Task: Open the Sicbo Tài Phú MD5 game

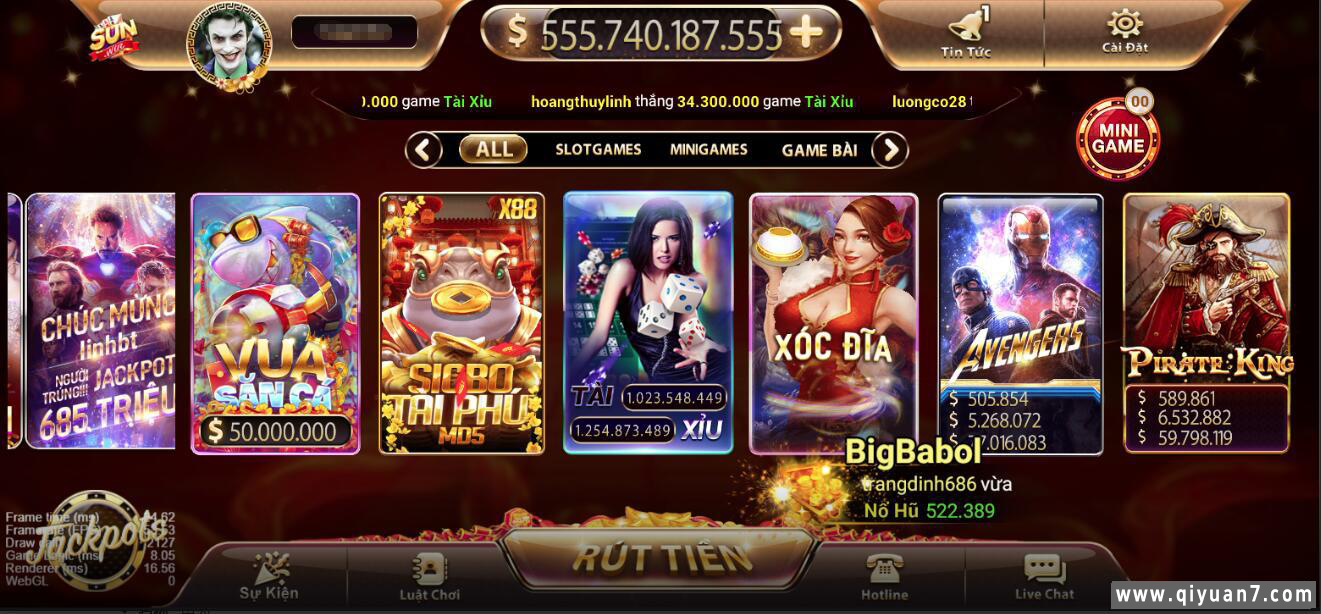Action: (462, 322)
